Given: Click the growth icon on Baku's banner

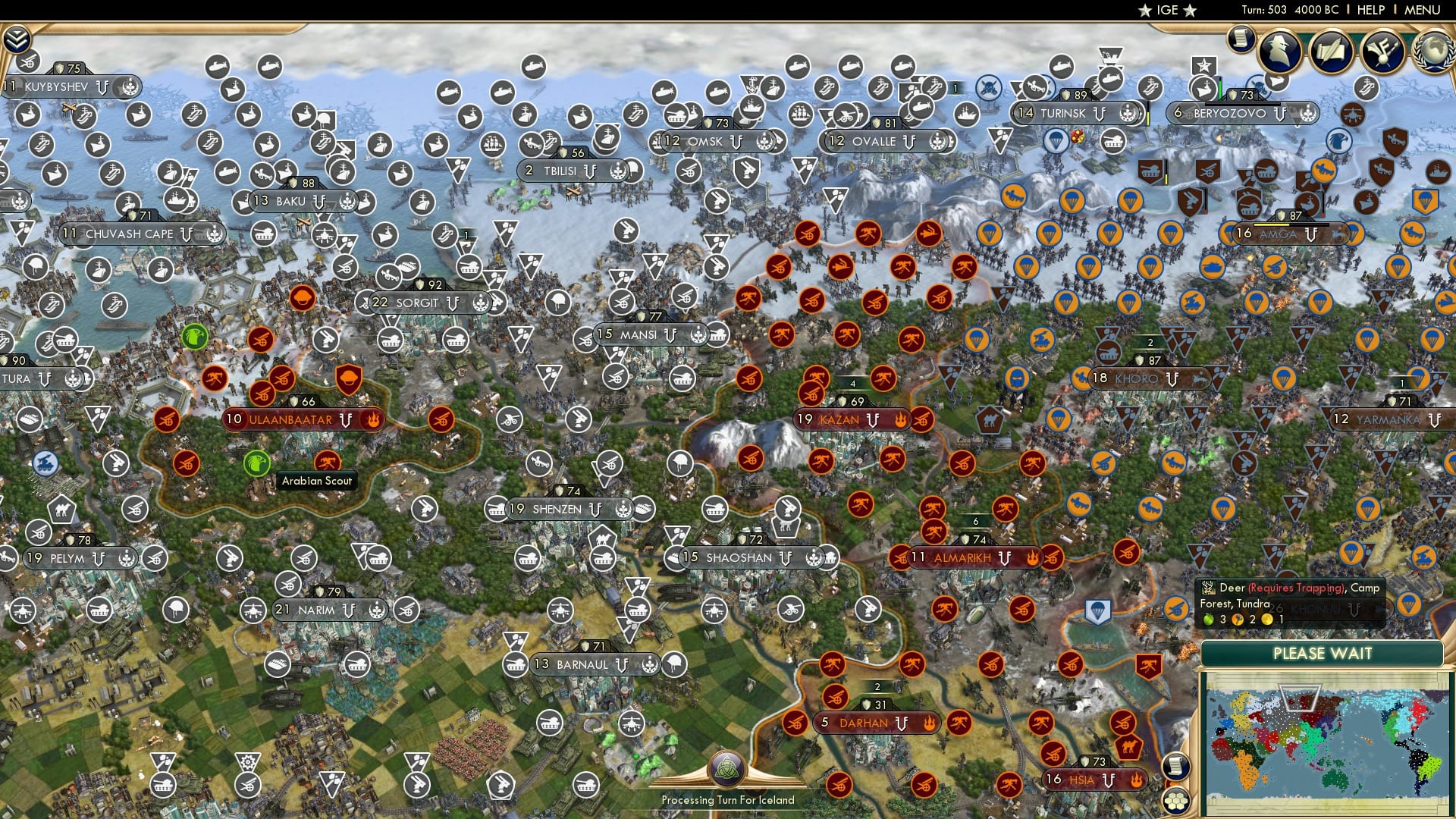Looking at the screenshot, I should [x=346, y=202].
